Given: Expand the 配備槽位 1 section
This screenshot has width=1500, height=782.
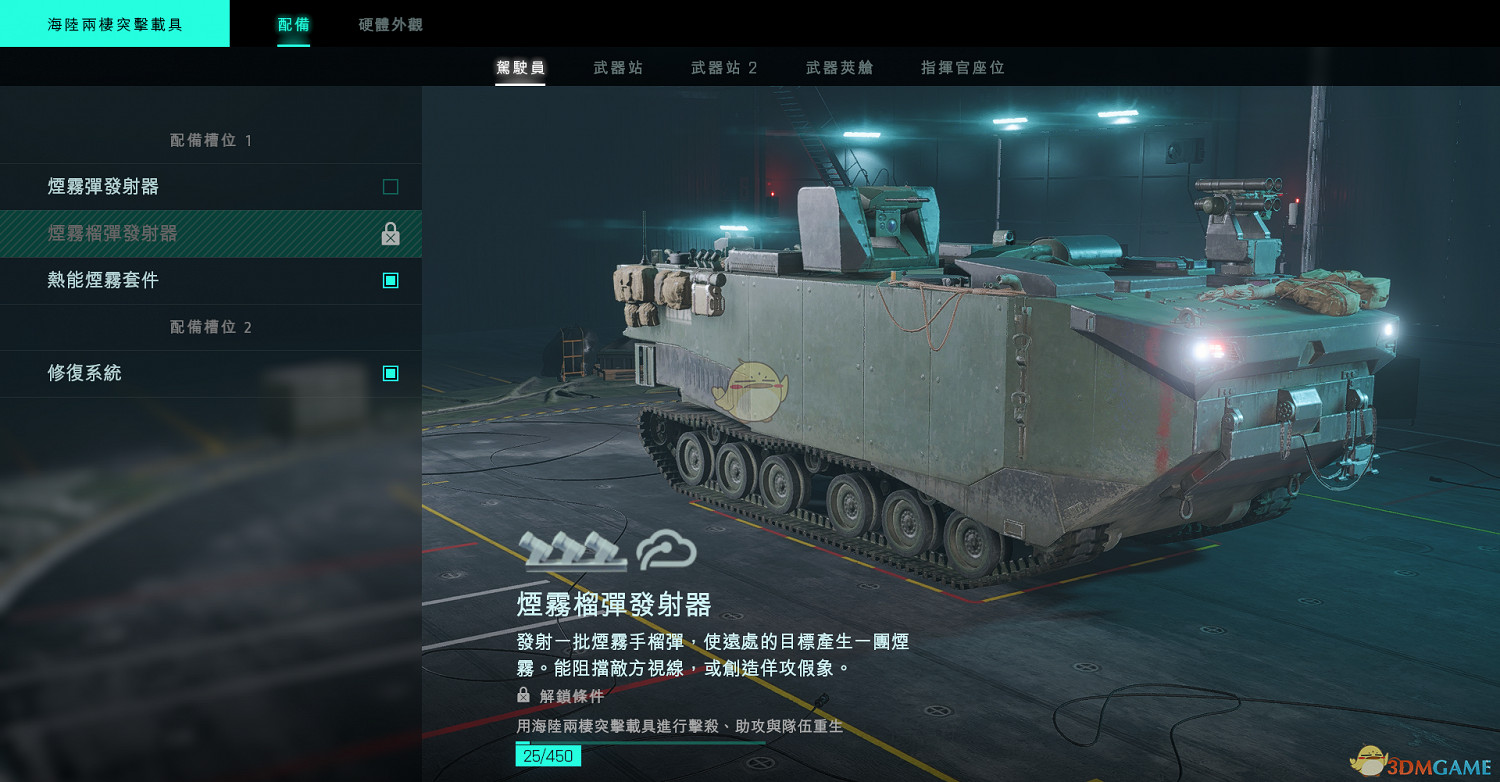Looking at the screenshot, I should coord(210,140).
